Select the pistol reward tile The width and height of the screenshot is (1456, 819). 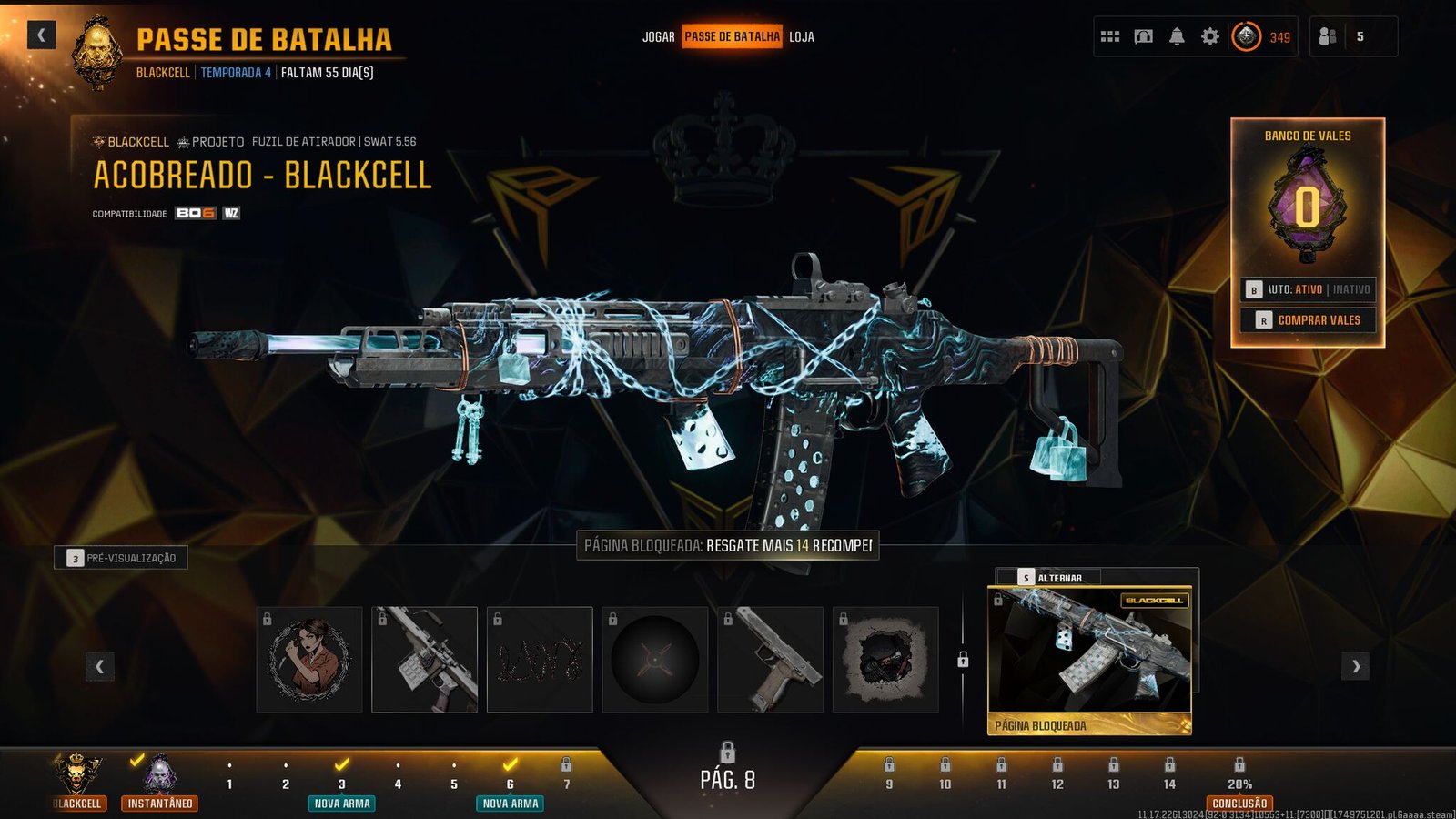point(770,660)
